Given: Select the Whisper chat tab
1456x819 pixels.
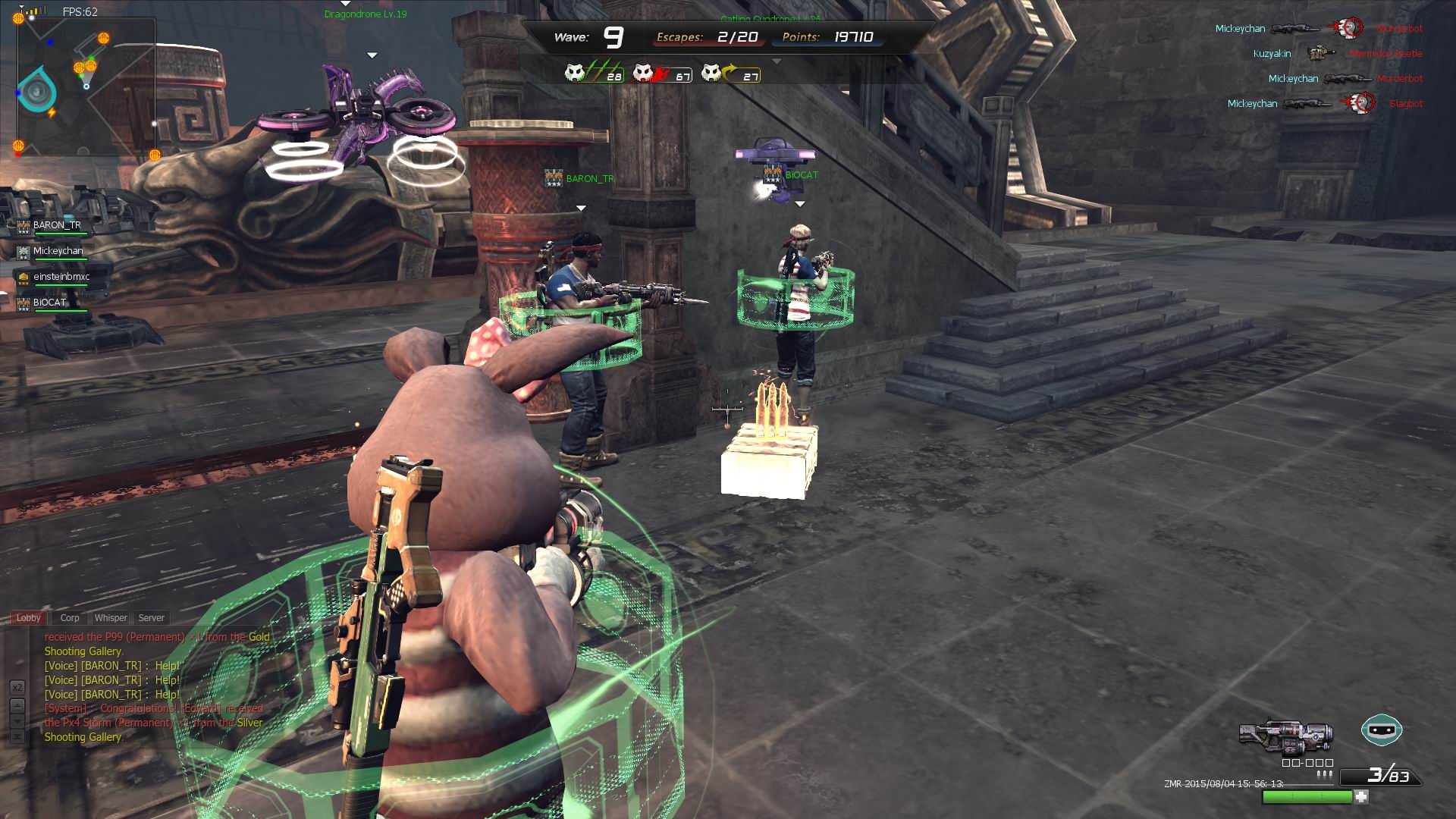Looking at the screenshot, I should [x=111, y=618].
